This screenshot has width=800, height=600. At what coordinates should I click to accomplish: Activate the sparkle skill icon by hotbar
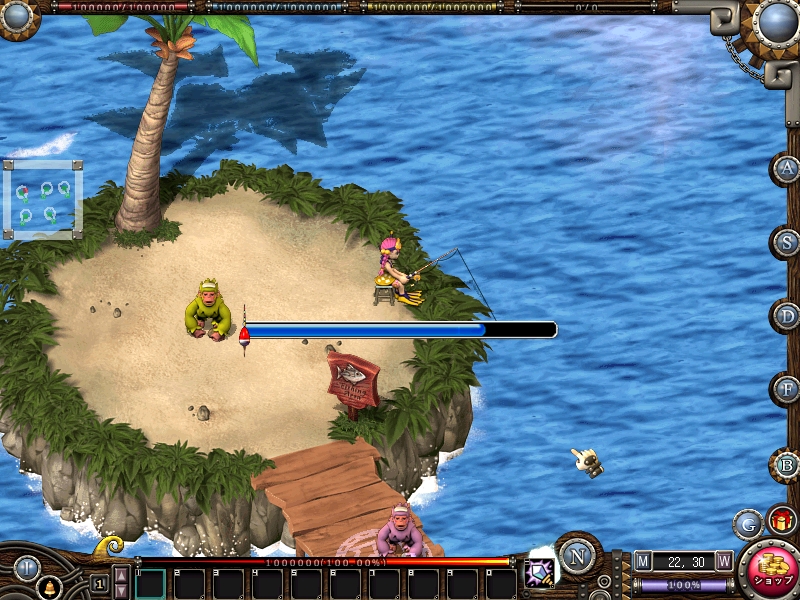click(x=540, y=573)
